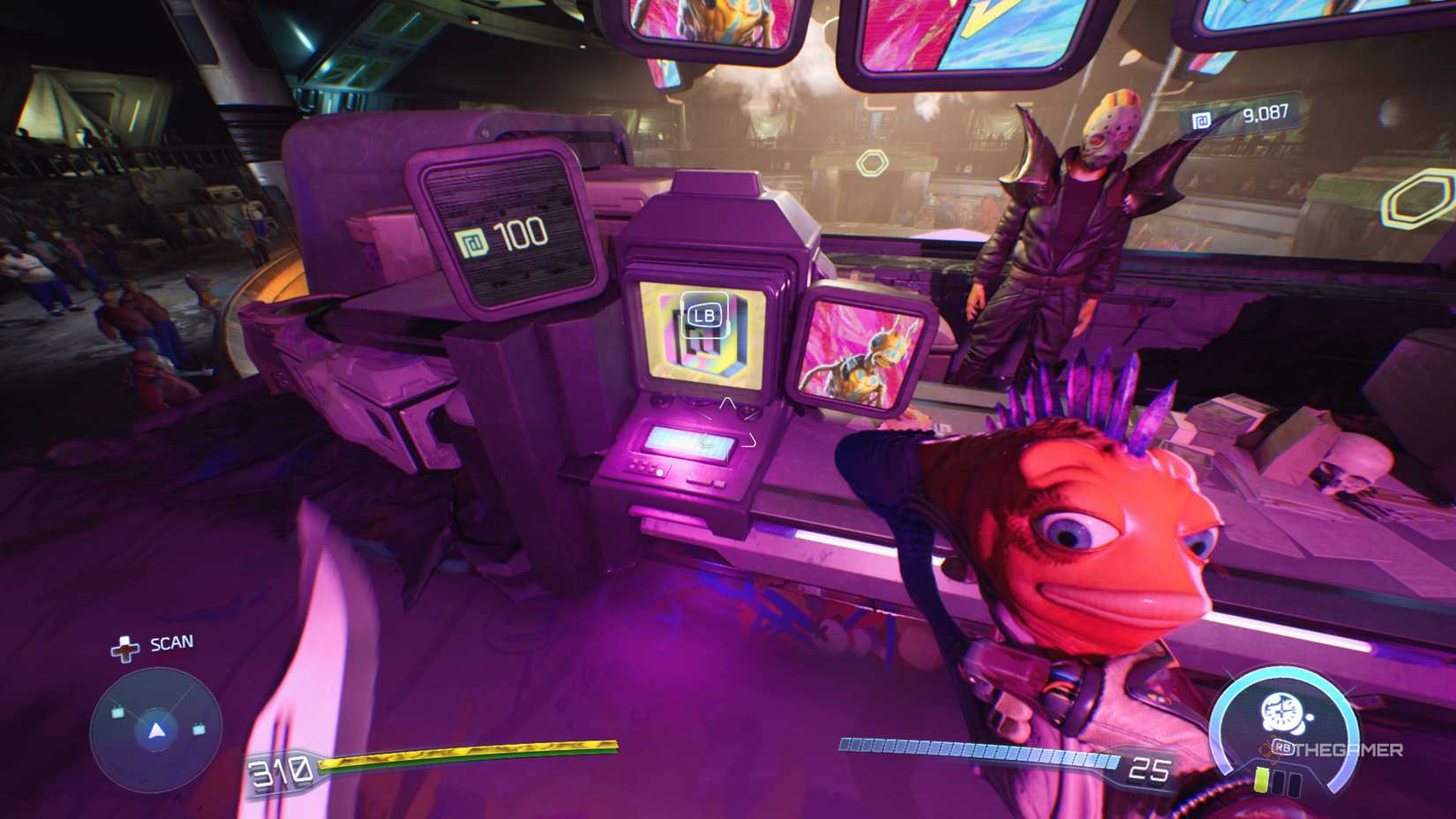The image size is (1456, 819).
Task: Toggle the green charge pip below the gauge
Action: pos(1261,780)
